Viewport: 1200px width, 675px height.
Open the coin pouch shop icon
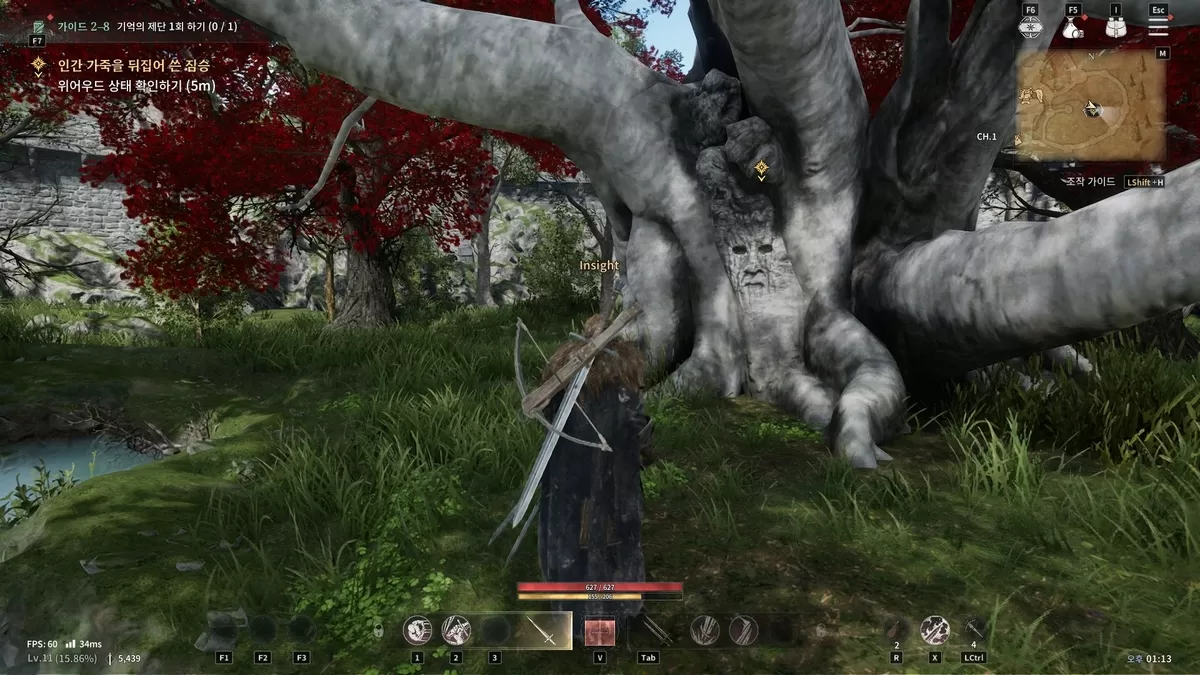[1073, 28]
